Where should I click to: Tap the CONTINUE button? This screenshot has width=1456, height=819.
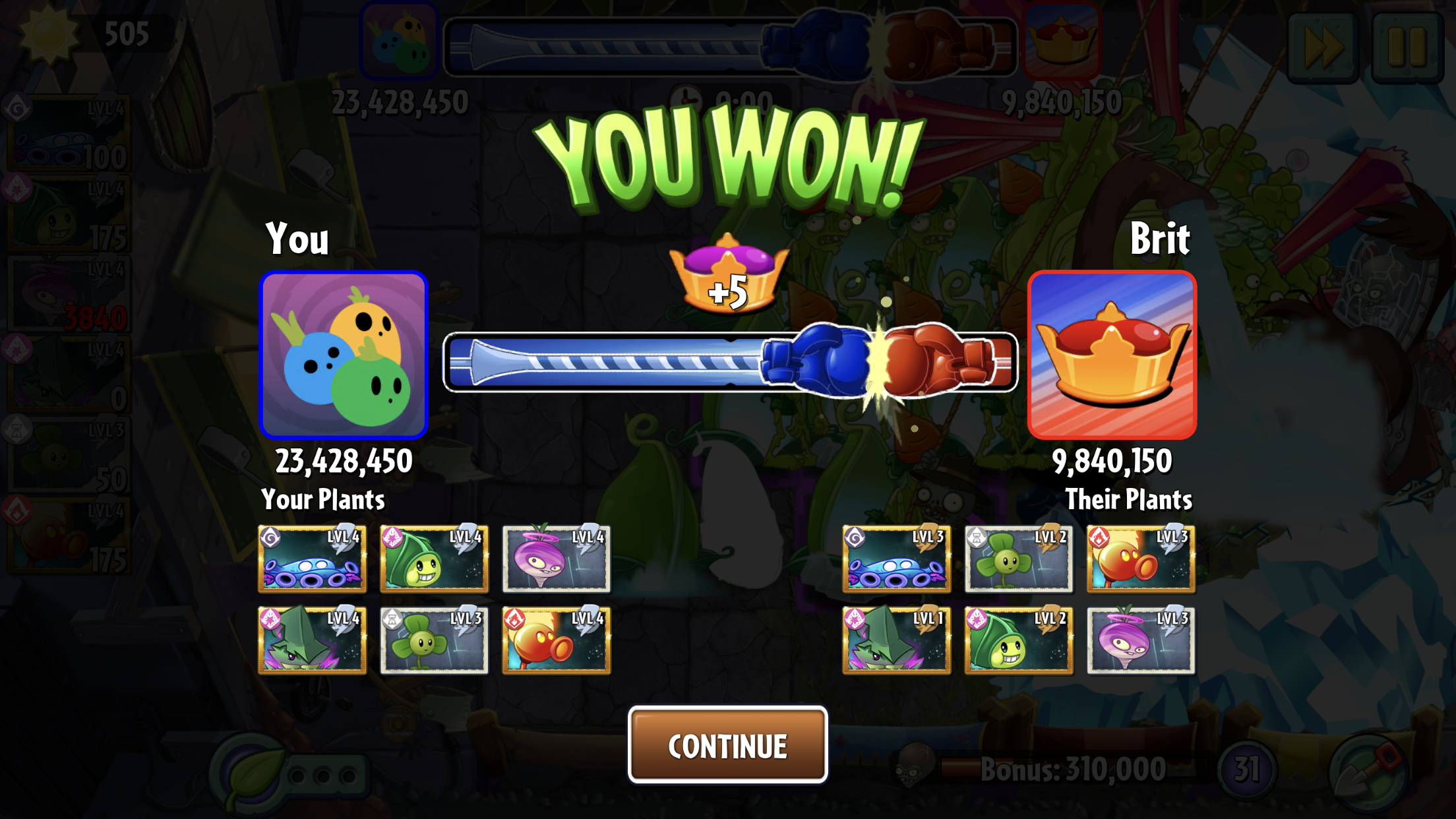pos(727,745)
